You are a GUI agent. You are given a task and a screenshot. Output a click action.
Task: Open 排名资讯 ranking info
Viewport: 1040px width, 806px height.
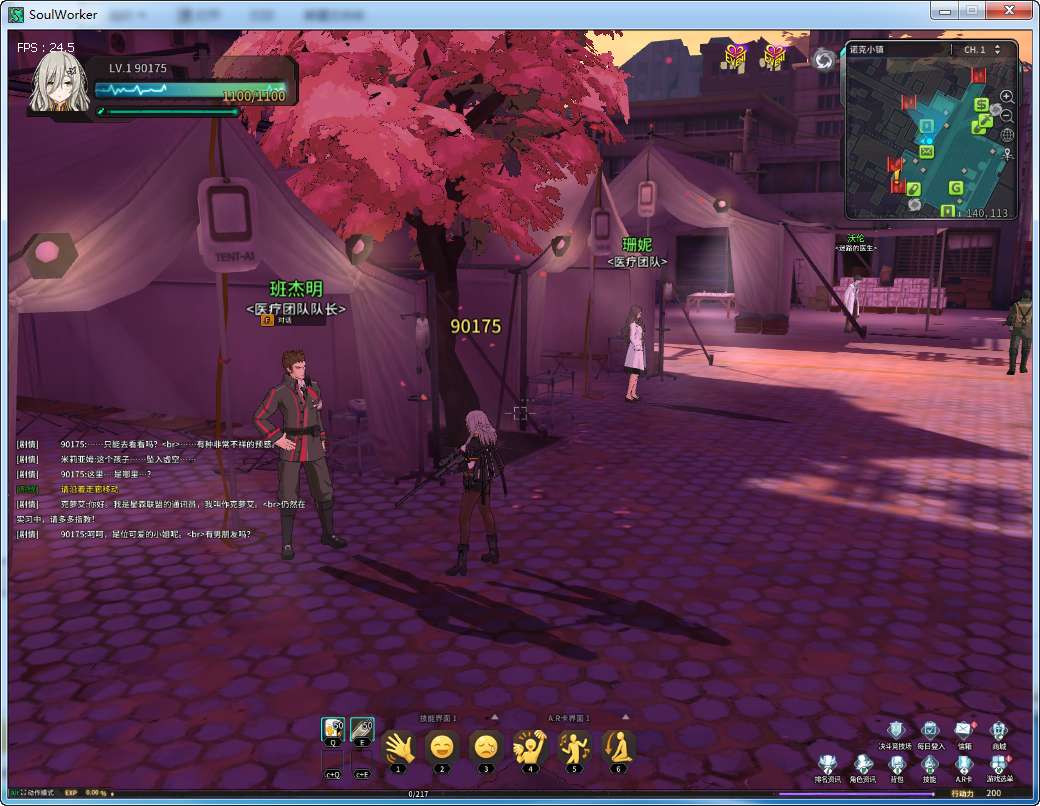tap(827, 765)
